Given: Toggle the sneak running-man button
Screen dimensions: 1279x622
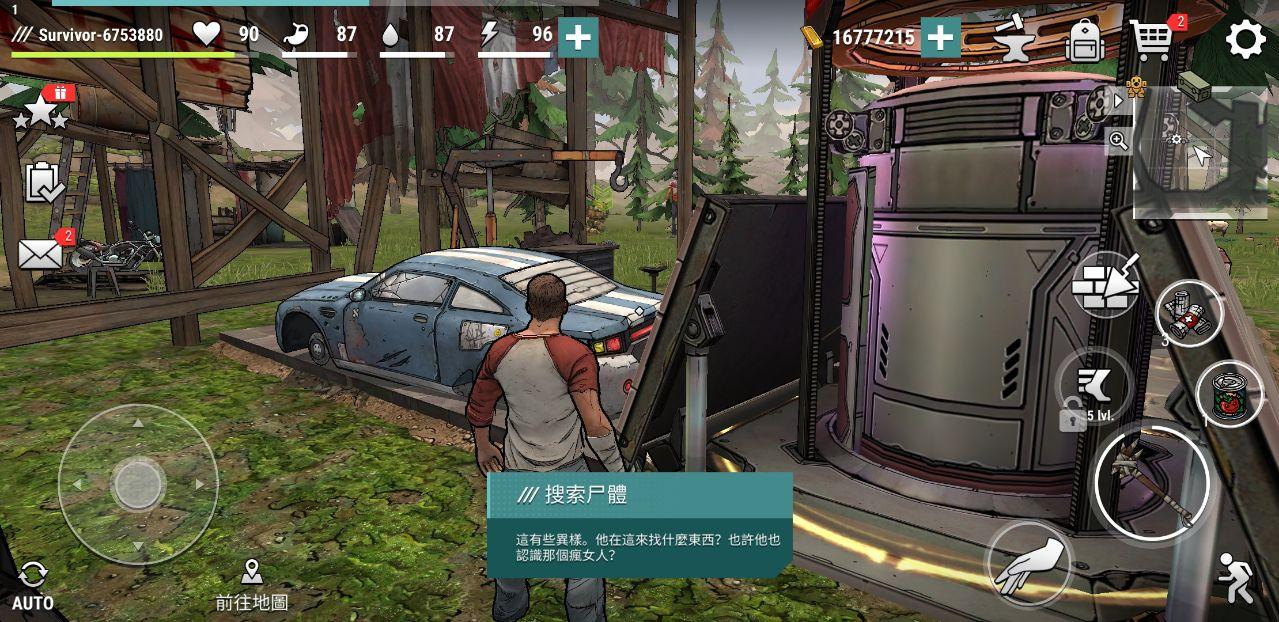Looking at the screenshot, I should [x=1236, y=578].
